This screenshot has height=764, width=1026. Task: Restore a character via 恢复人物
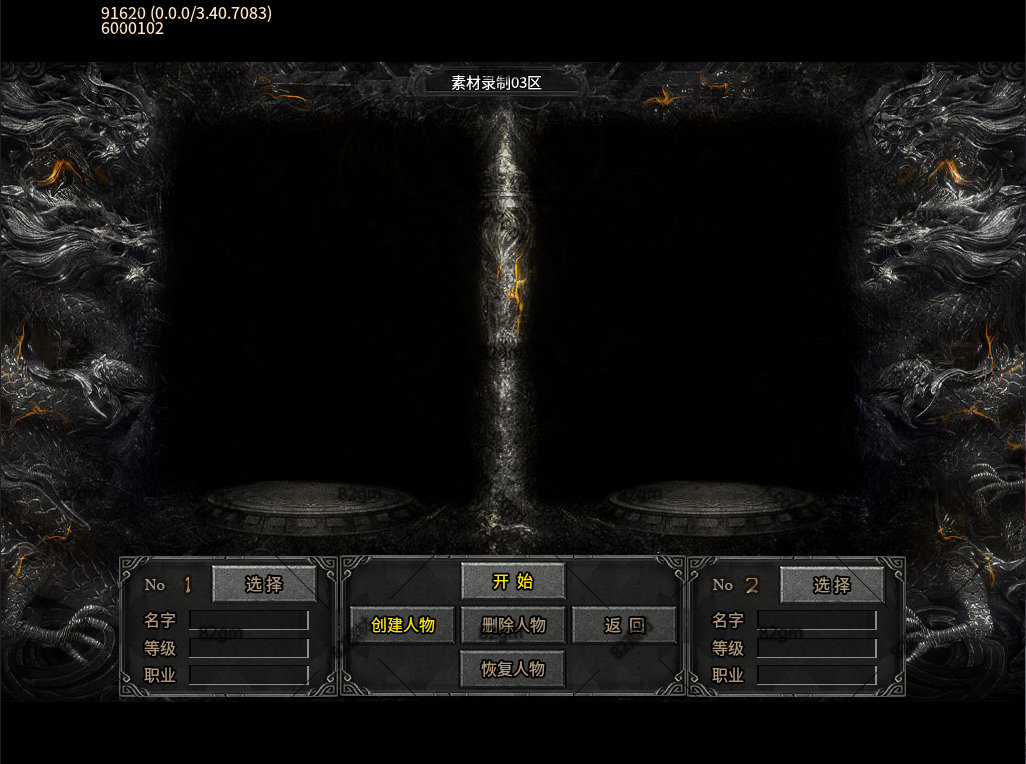pyautogui.click(x=513, y=669)
